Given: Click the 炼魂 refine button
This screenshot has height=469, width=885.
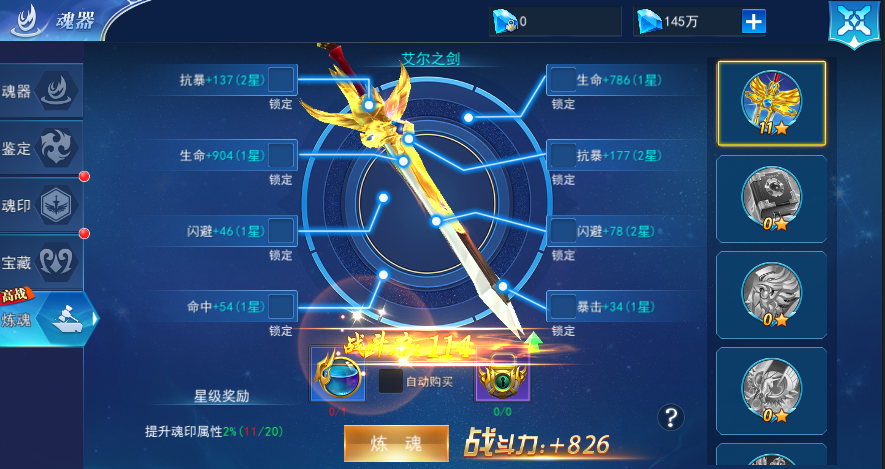Looking at the screenshot, I should (396, 443).
